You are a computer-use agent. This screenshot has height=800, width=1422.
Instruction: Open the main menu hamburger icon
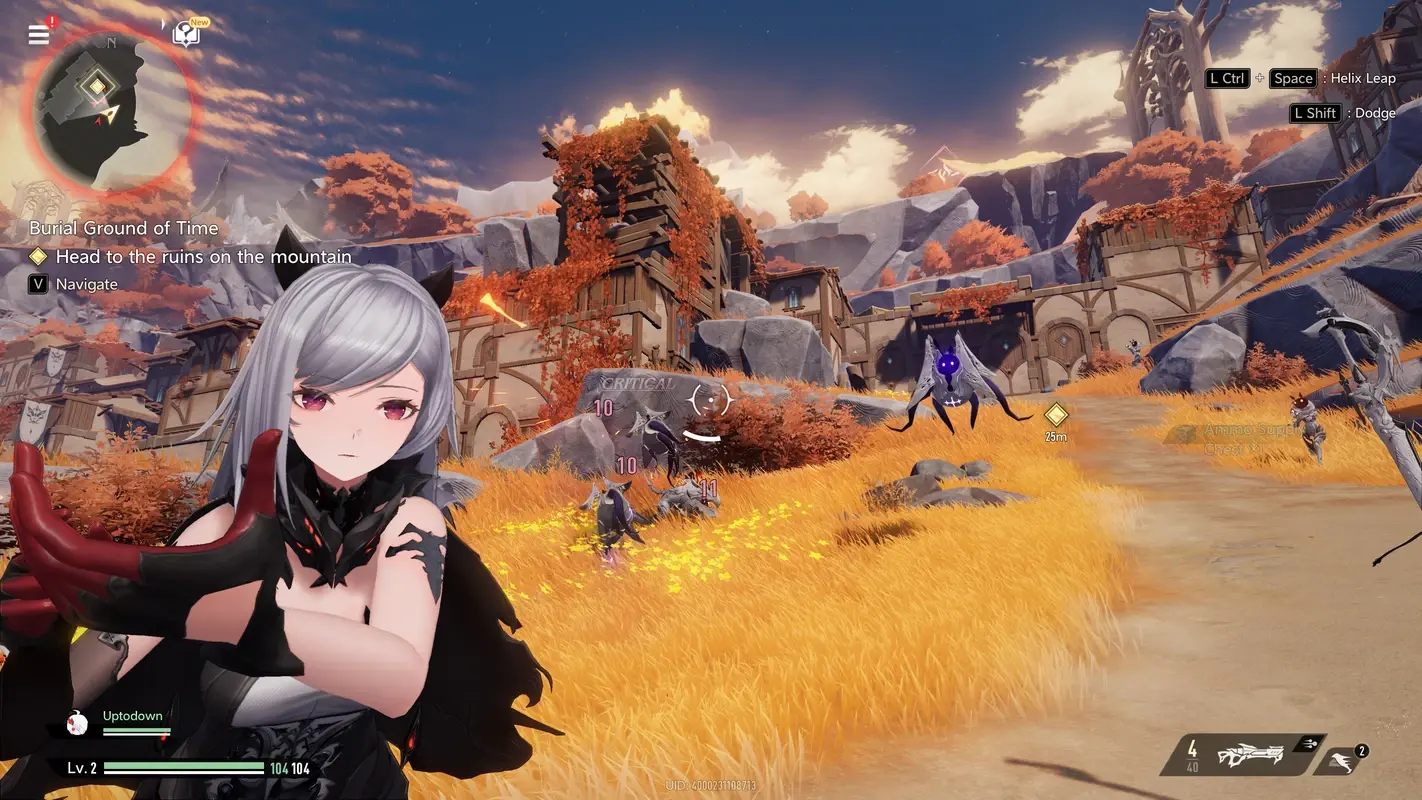pyautogui.click(x=37, y=33)
